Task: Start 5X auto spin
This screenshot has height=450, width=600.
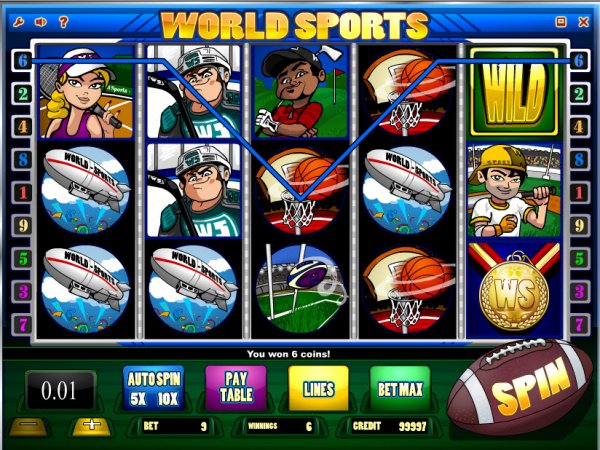Action: [x=139, y=397]
